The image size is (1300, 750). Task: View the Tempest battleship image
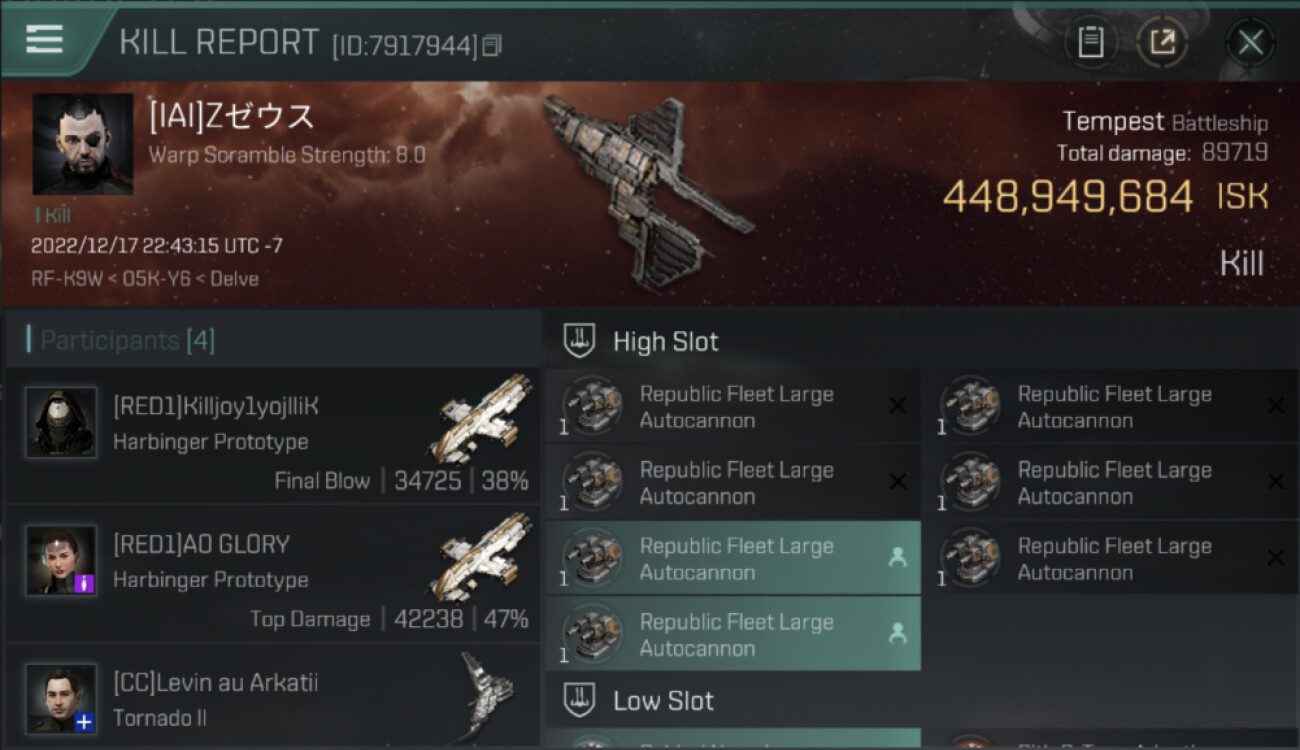coord(645,190)
